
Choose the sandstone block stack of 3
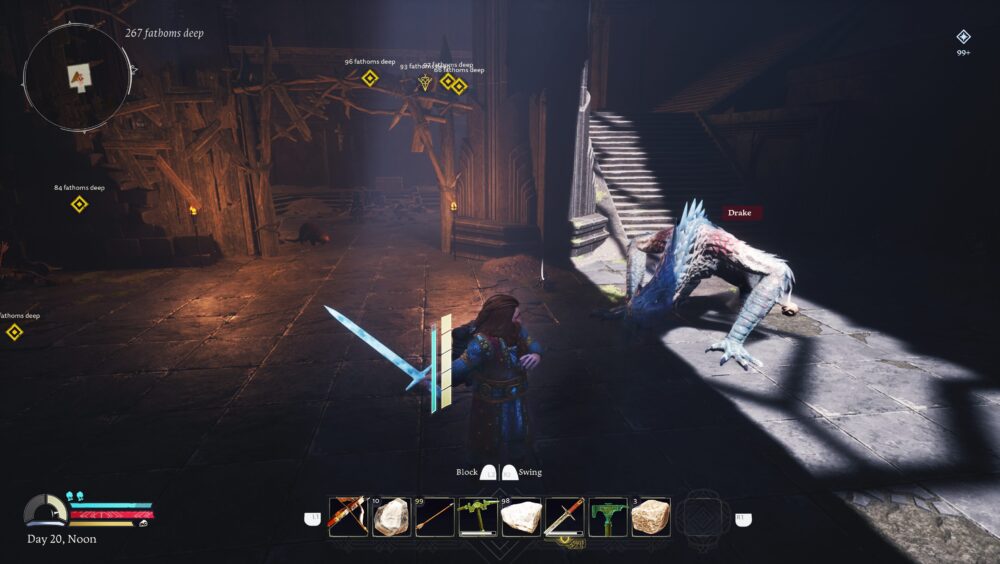point(650,517)
